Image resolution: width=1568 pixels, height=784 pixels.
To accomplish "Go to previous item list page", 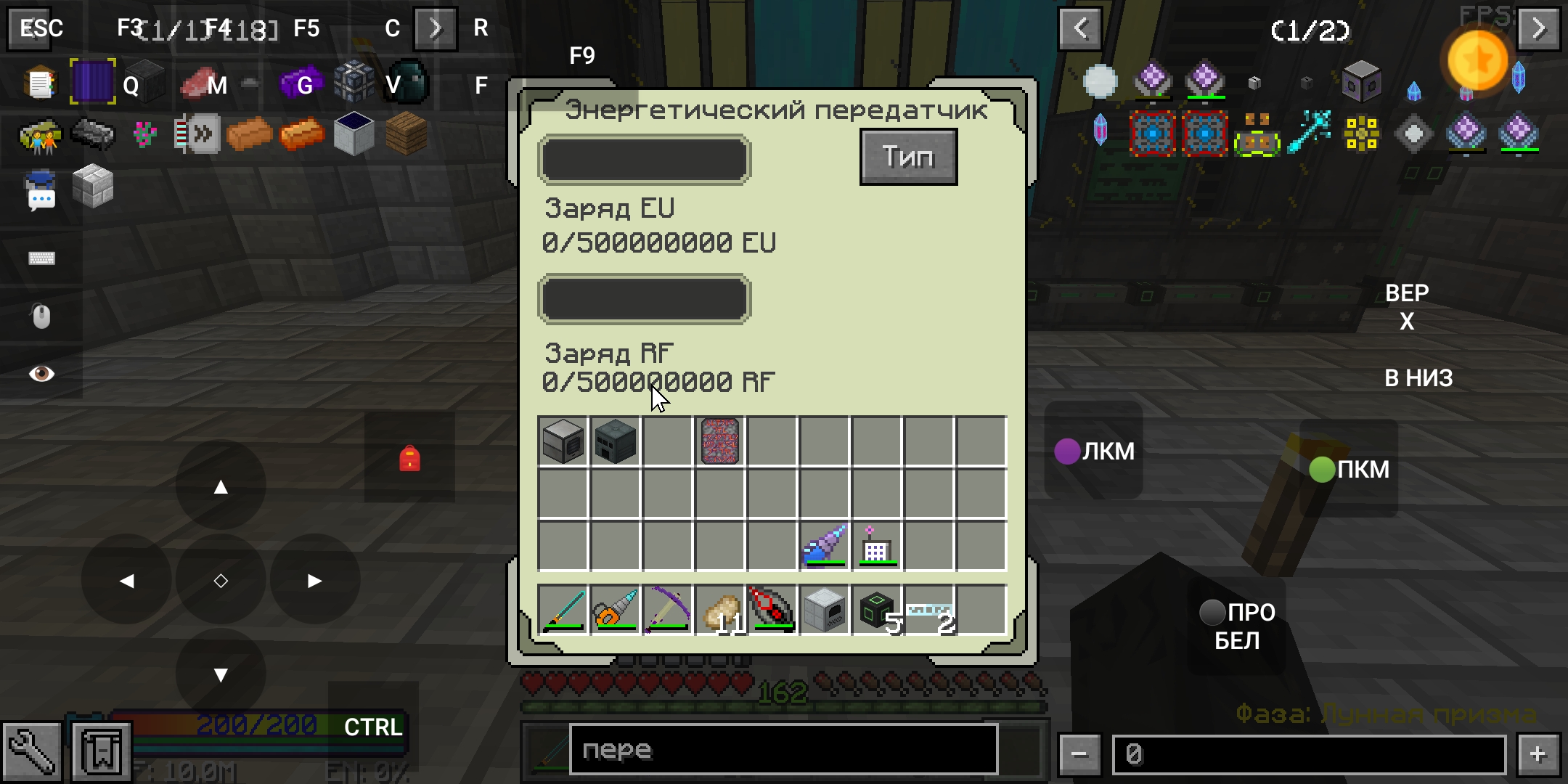I will tap(1080, 29).
